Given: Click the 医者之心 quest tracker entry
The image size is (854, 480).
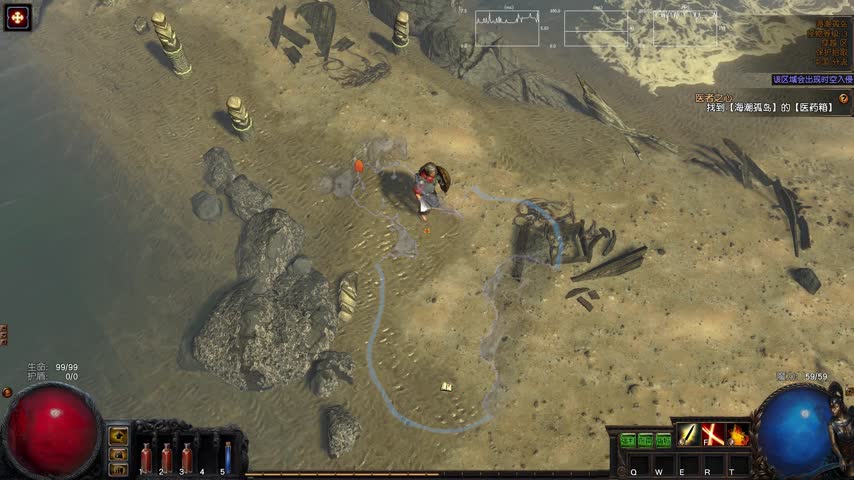Looking at the screenshot, I should pos(714,98).
